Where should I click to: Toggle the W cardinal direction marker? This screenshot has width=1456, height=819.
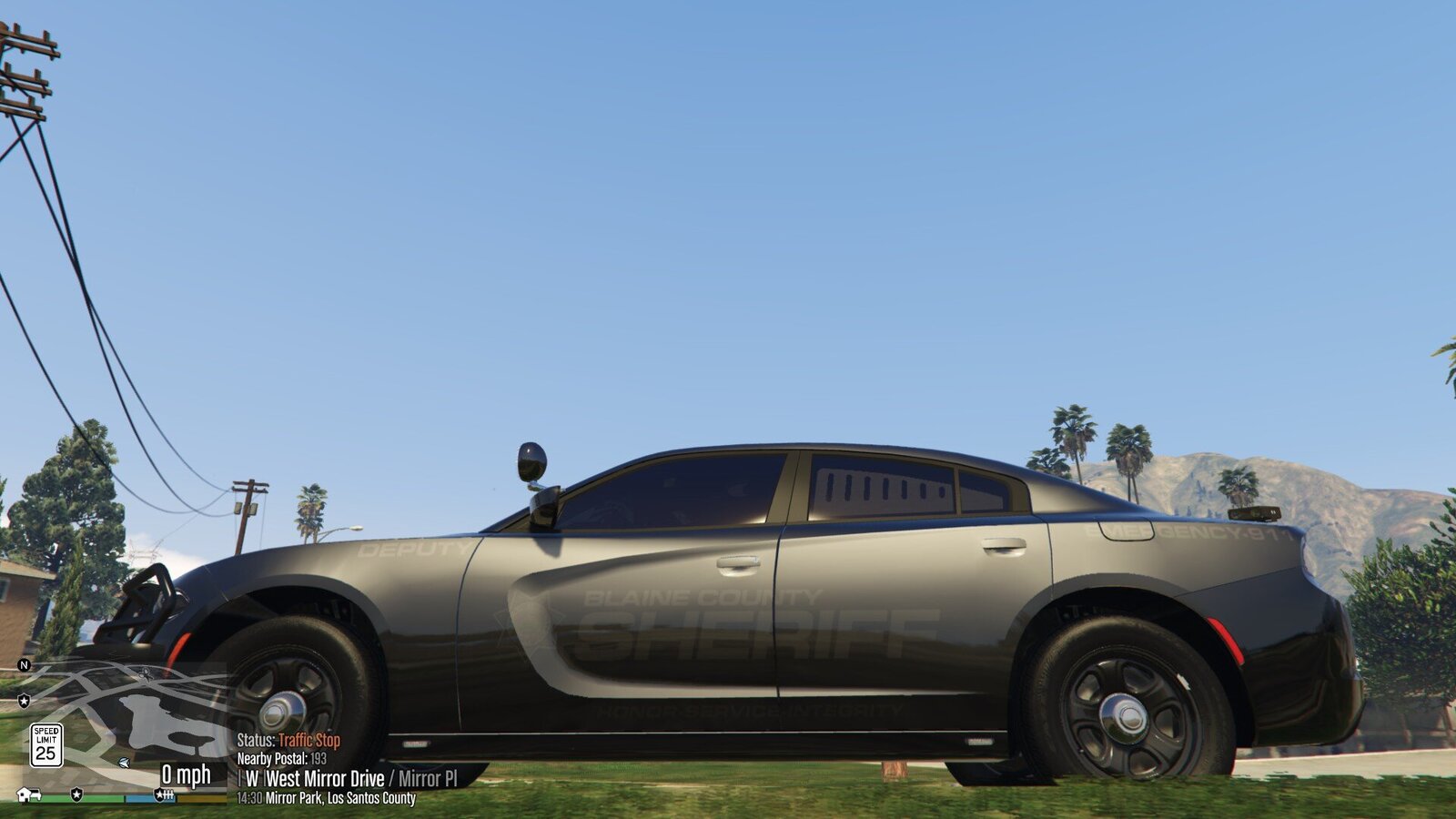[x=255, y=776]
